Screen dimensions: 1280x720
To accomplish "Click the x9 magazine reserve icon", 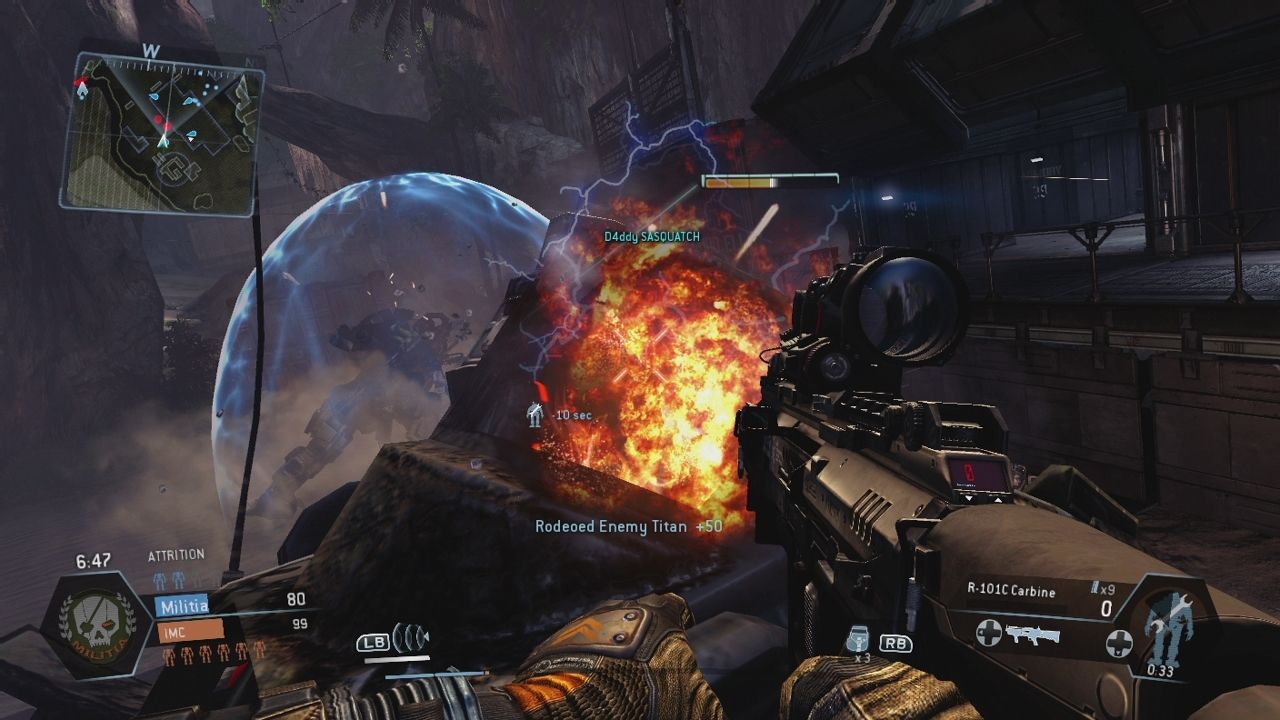I will coord(1098,587).
